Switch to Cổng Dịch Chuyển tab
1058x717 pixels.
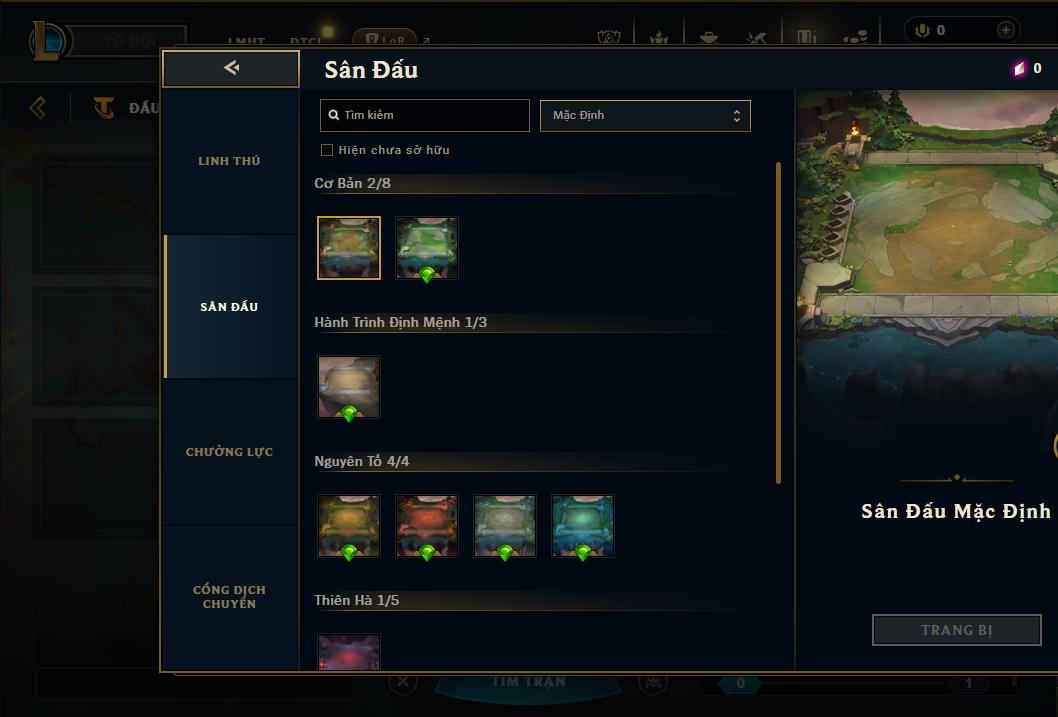[229, 597]
